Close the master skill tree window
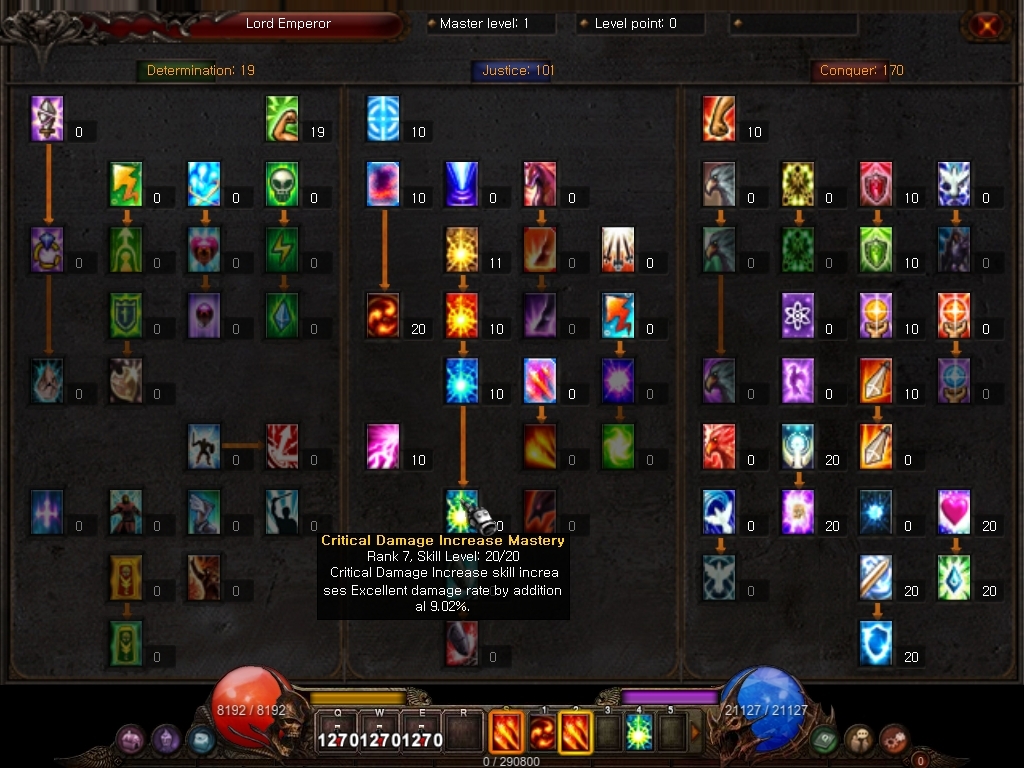Viewport: 1024px width, 768px height. point(987,26)
